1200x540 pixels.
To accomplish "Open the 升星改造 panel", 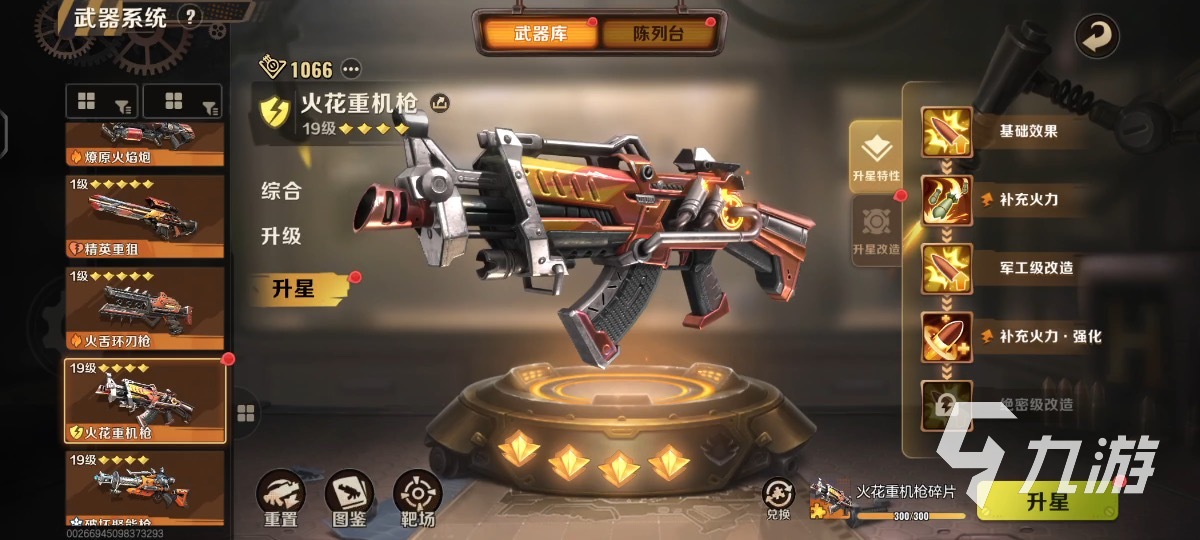I will click(x=876, y=231).
